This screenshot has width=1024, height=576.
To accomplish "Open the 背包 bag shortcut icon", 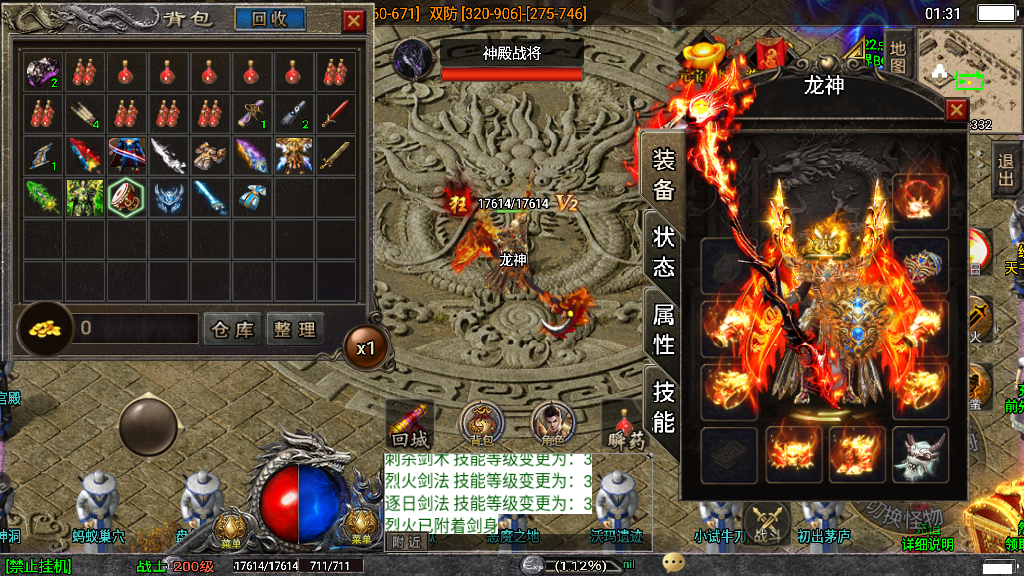I will click(x=482, y=425).
